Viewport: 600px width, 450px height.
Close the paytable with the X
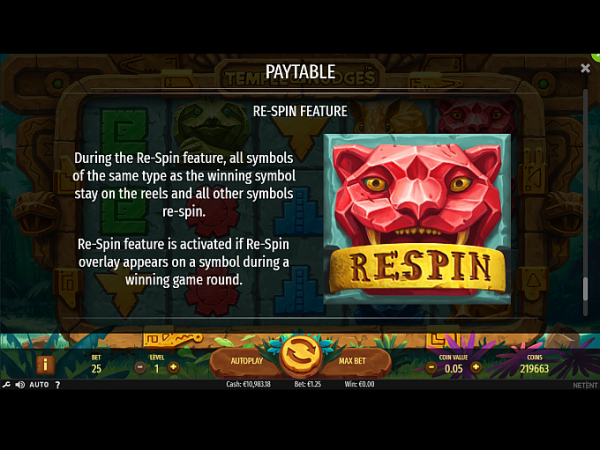[x=585, y=68]
